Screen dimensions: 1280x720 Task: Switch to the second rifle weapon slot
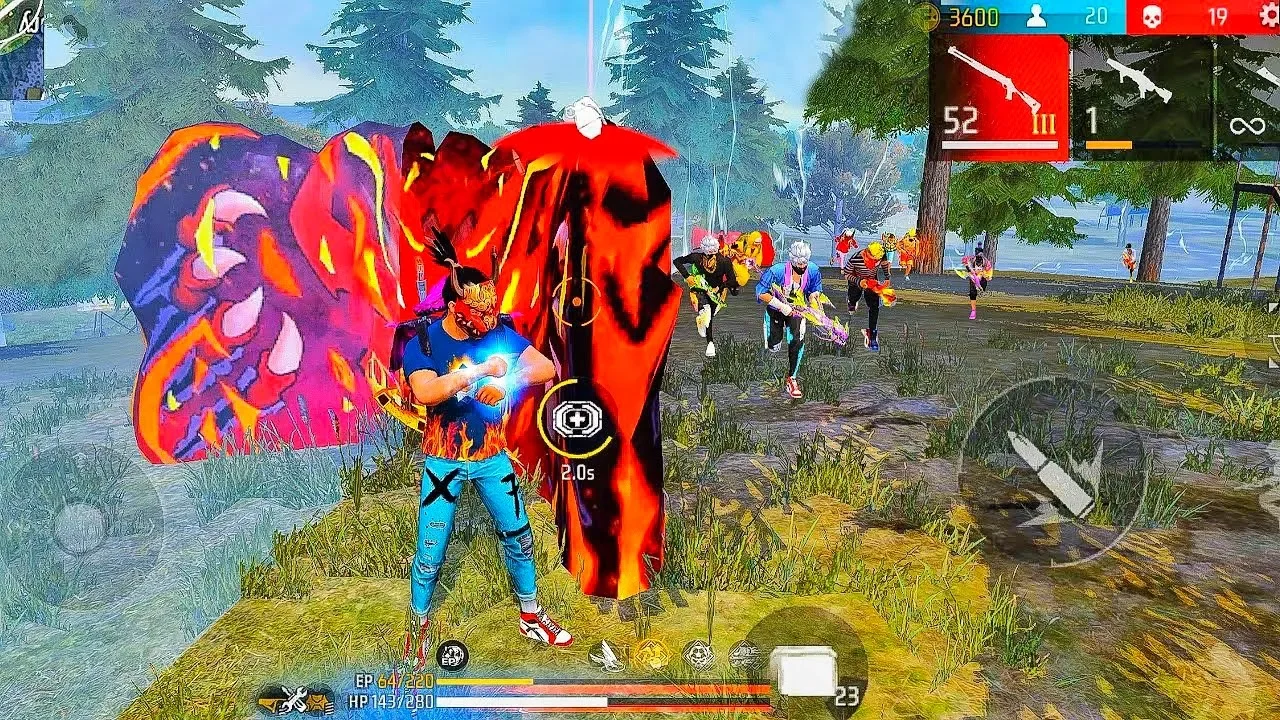pyautogui.click(x=1141, y=97)
